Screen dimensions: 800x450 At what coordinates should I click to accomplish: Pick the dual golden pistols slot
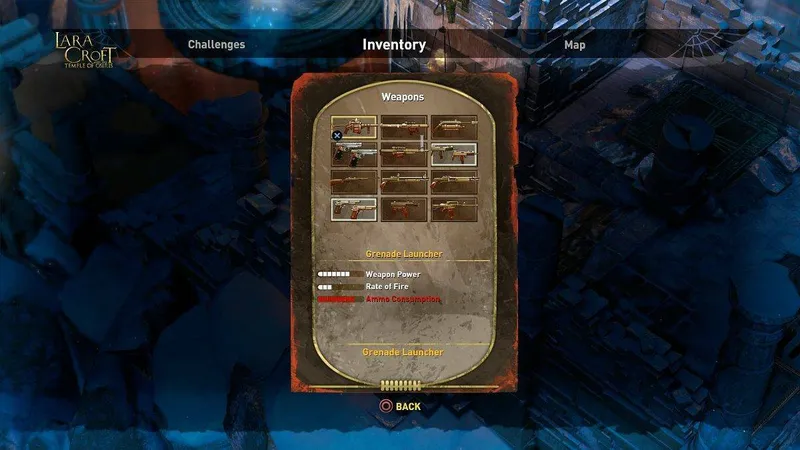click(x=354, y=209)
